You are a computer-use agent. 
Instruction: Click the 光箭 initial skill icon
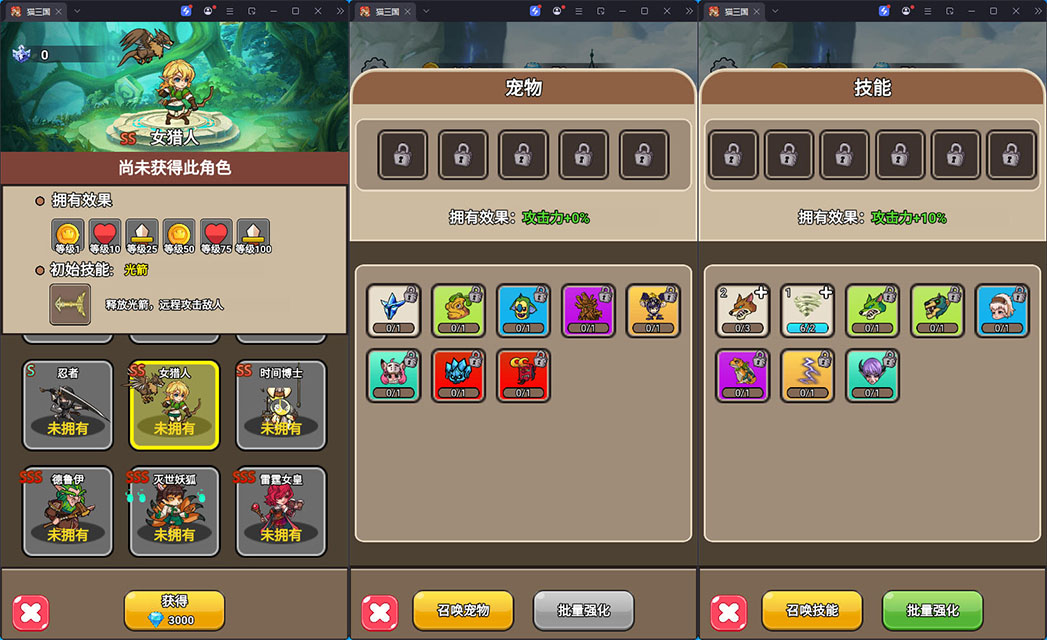(70, 304)
